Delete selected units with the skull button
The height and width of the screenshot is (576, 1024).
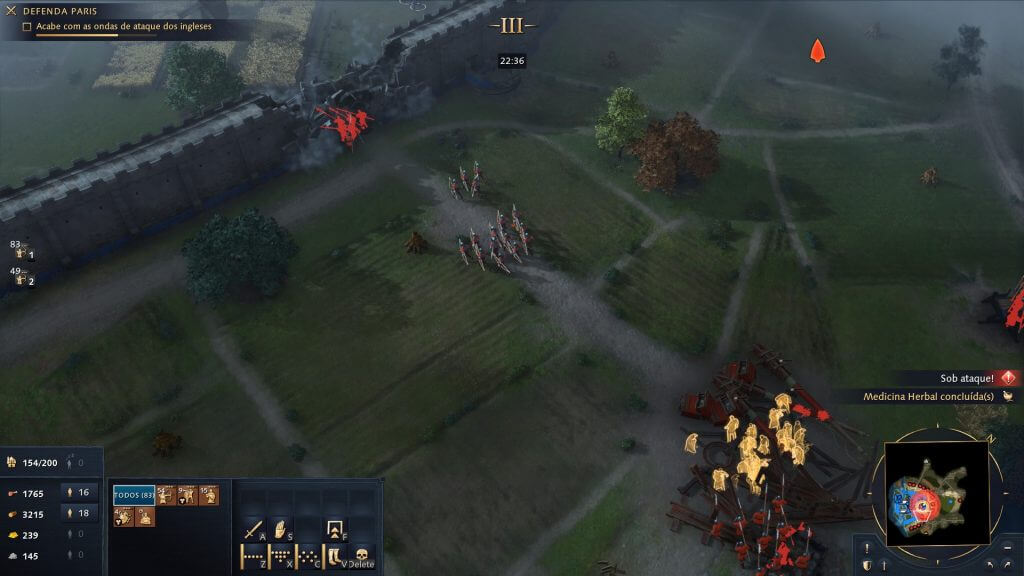point(361,555)
